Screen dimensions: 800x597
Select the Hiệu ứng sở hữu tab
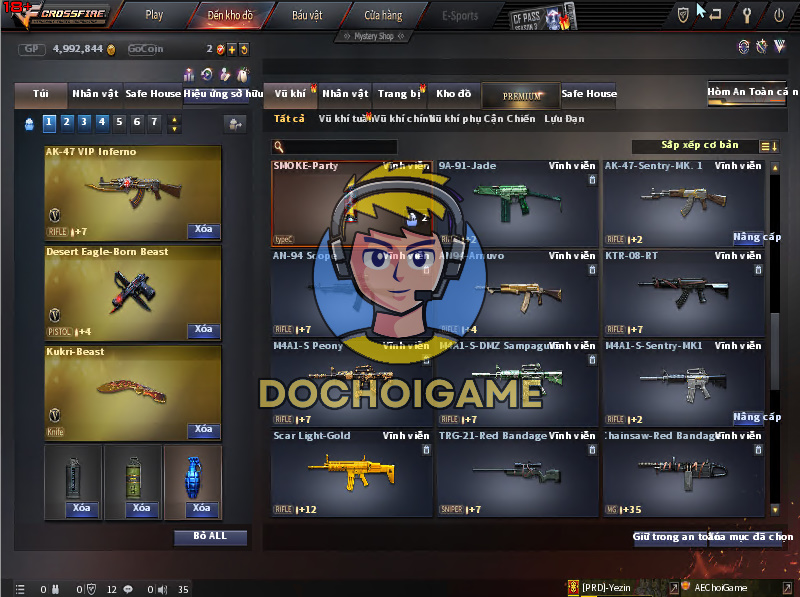click(224, 94)
